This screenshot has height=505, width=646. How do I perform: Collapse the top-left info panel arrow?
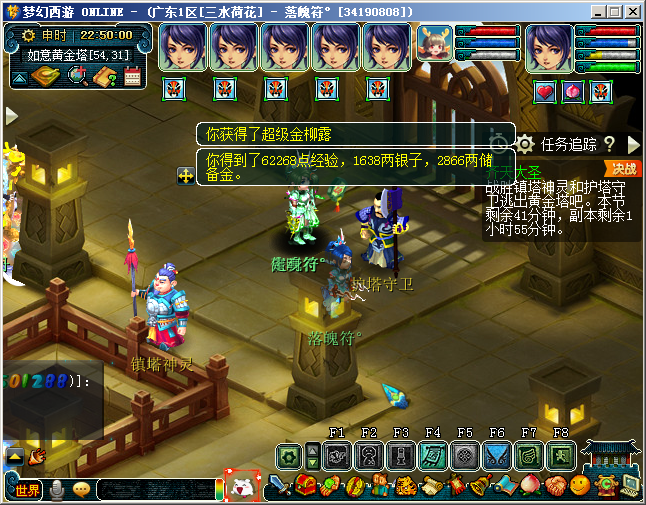coord(19,77)
